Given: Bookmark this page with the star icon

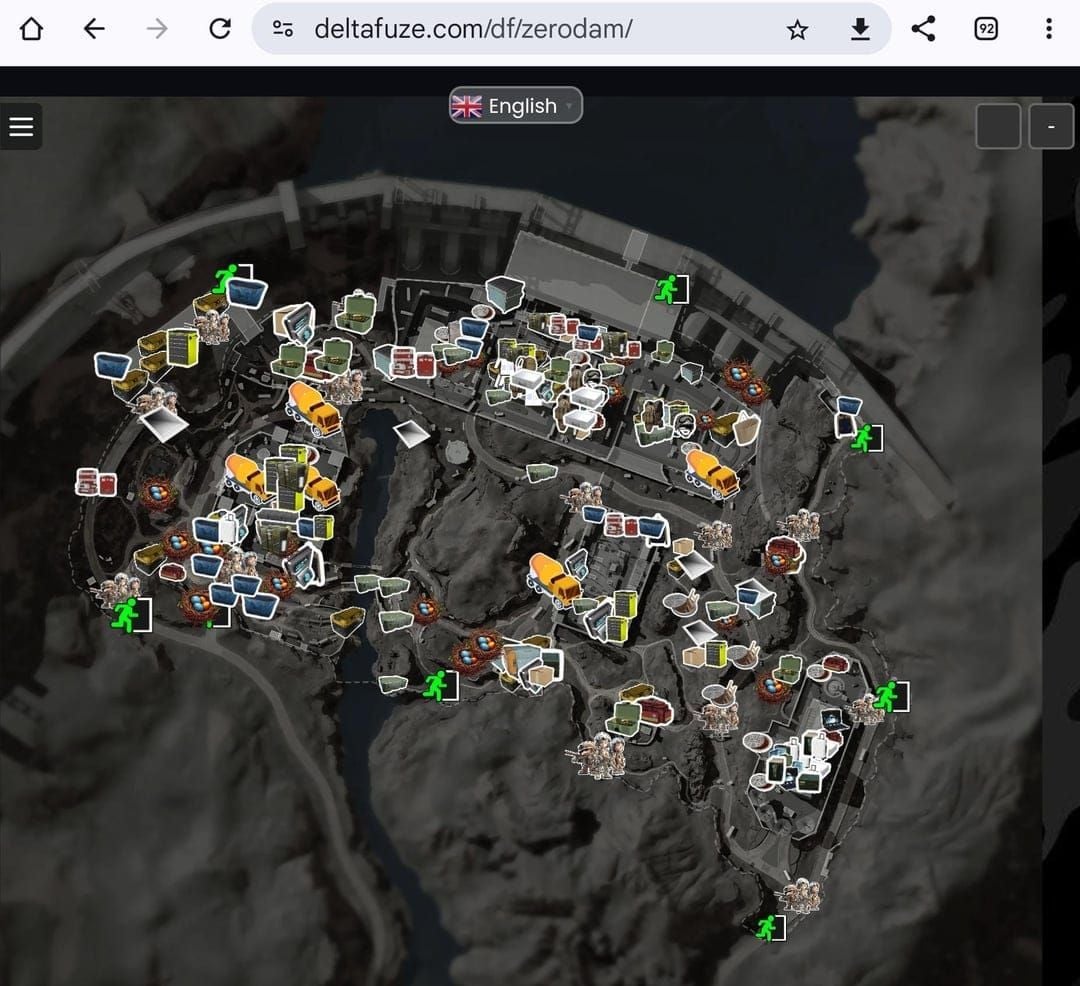Looking at the screenshot, I should coord(797,29).
